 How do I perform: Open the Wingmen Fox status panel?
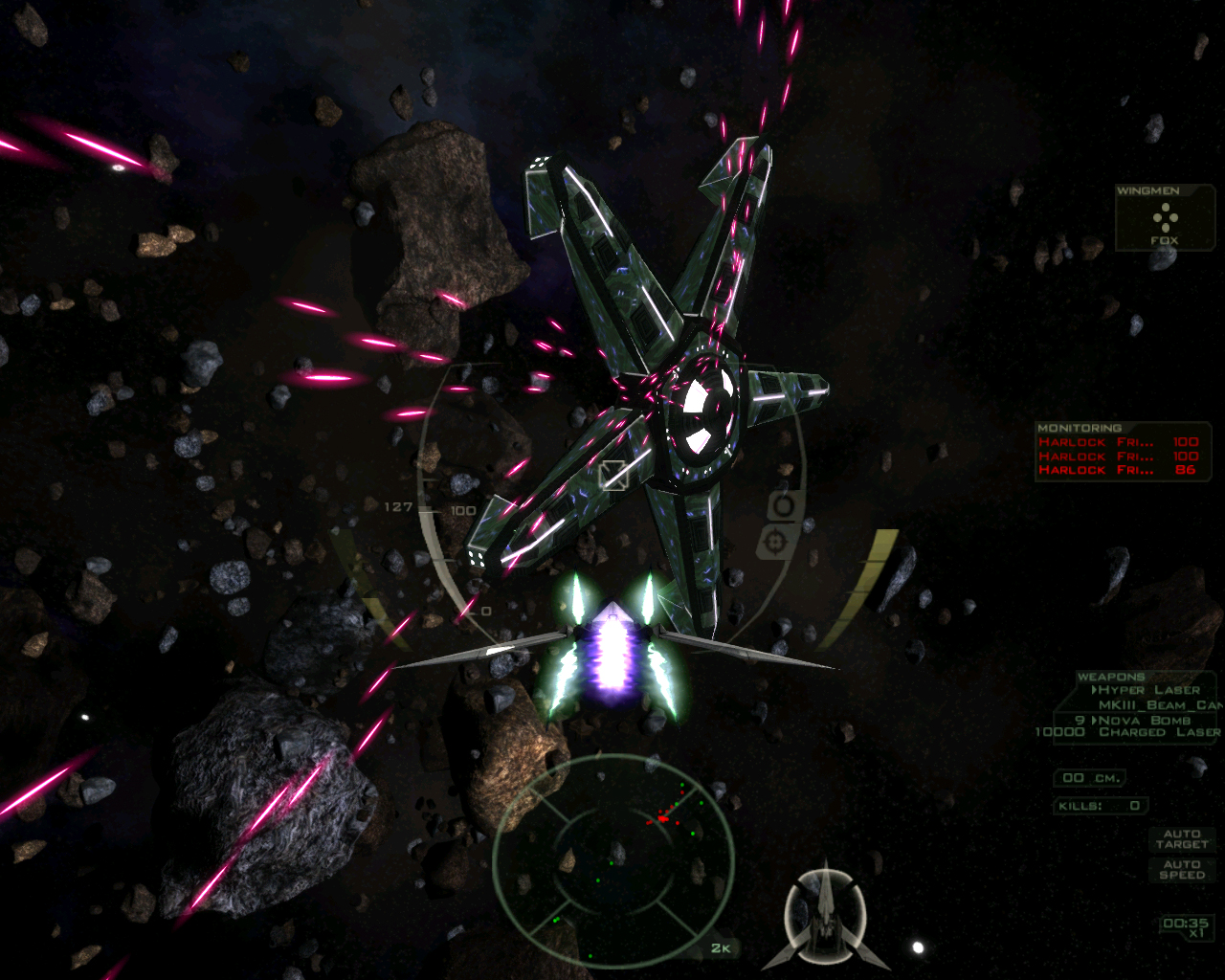[1165, 219]
